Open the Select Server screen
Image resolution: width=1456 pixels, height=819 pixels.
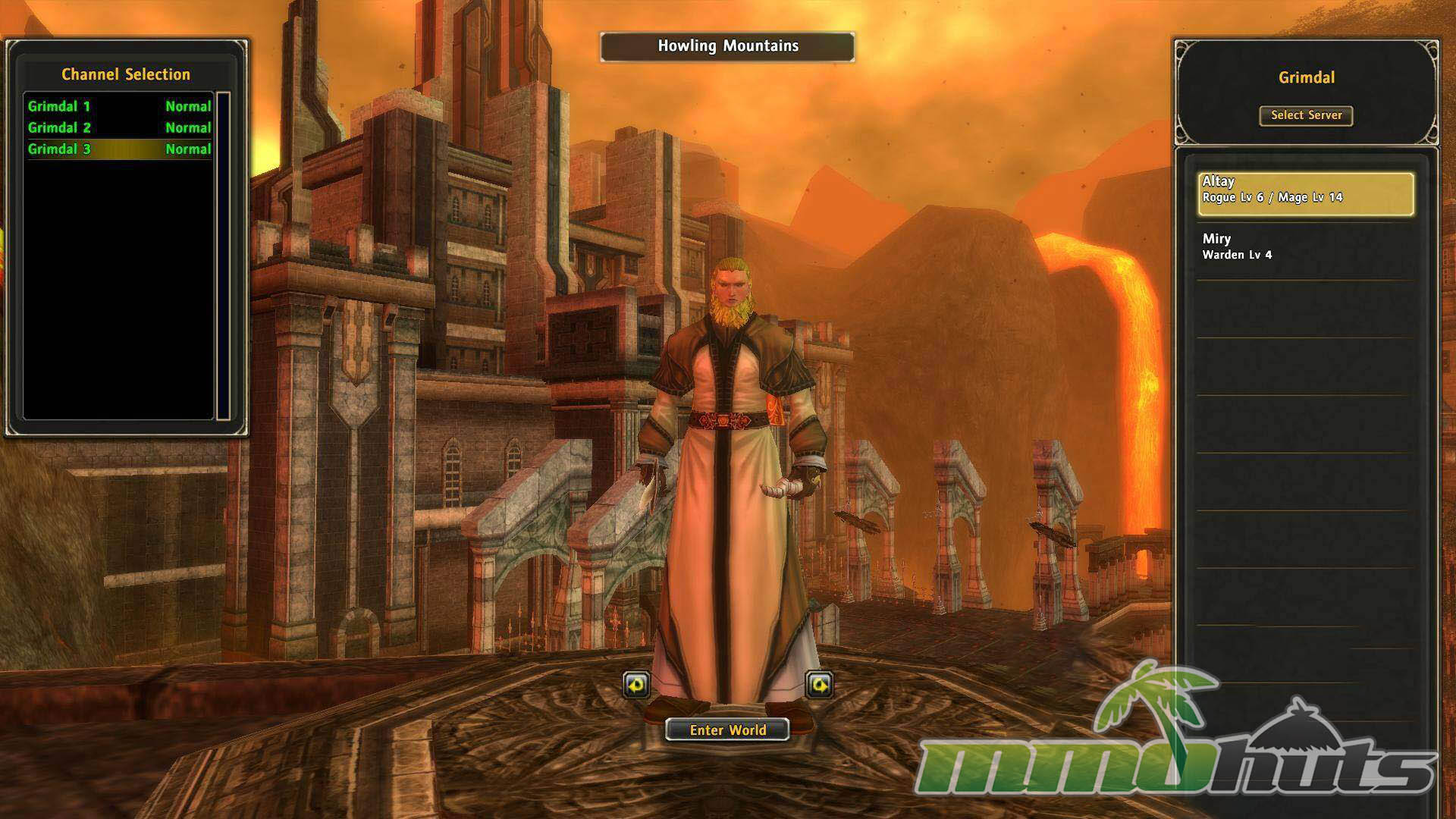[x=1306, y=115]
